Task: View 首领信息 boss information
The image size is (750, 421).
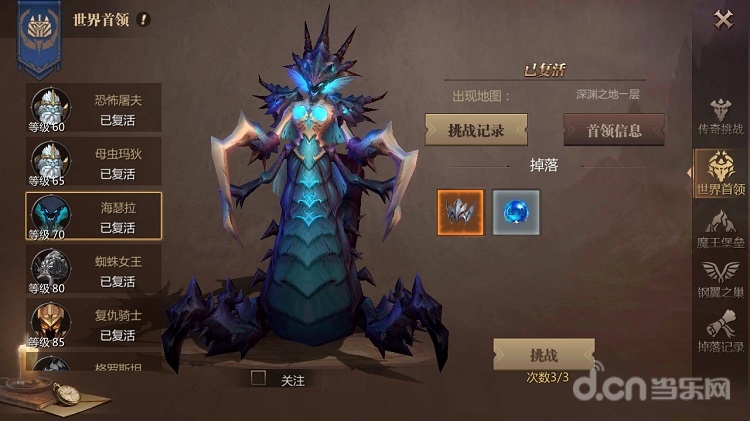Action: pyautogui.click(x=614, y=130)
